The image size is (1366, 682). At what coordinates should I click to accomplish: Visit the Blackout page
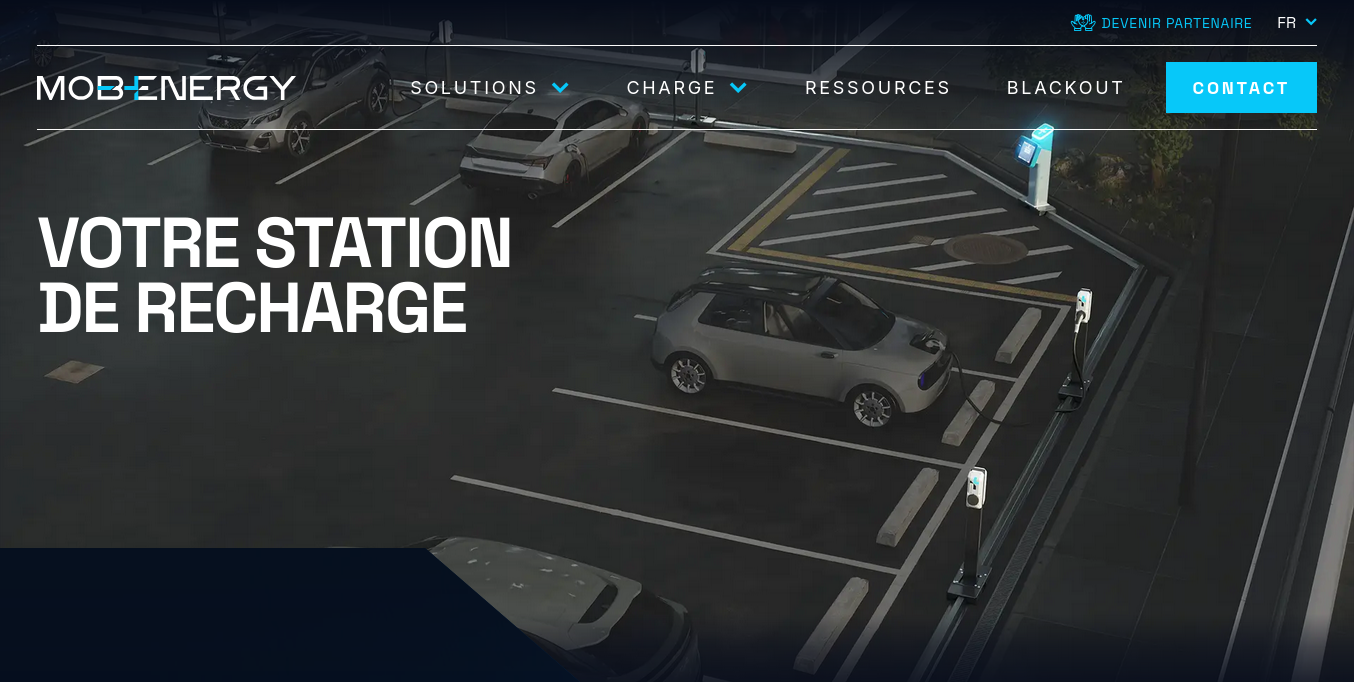(1065, 88)
